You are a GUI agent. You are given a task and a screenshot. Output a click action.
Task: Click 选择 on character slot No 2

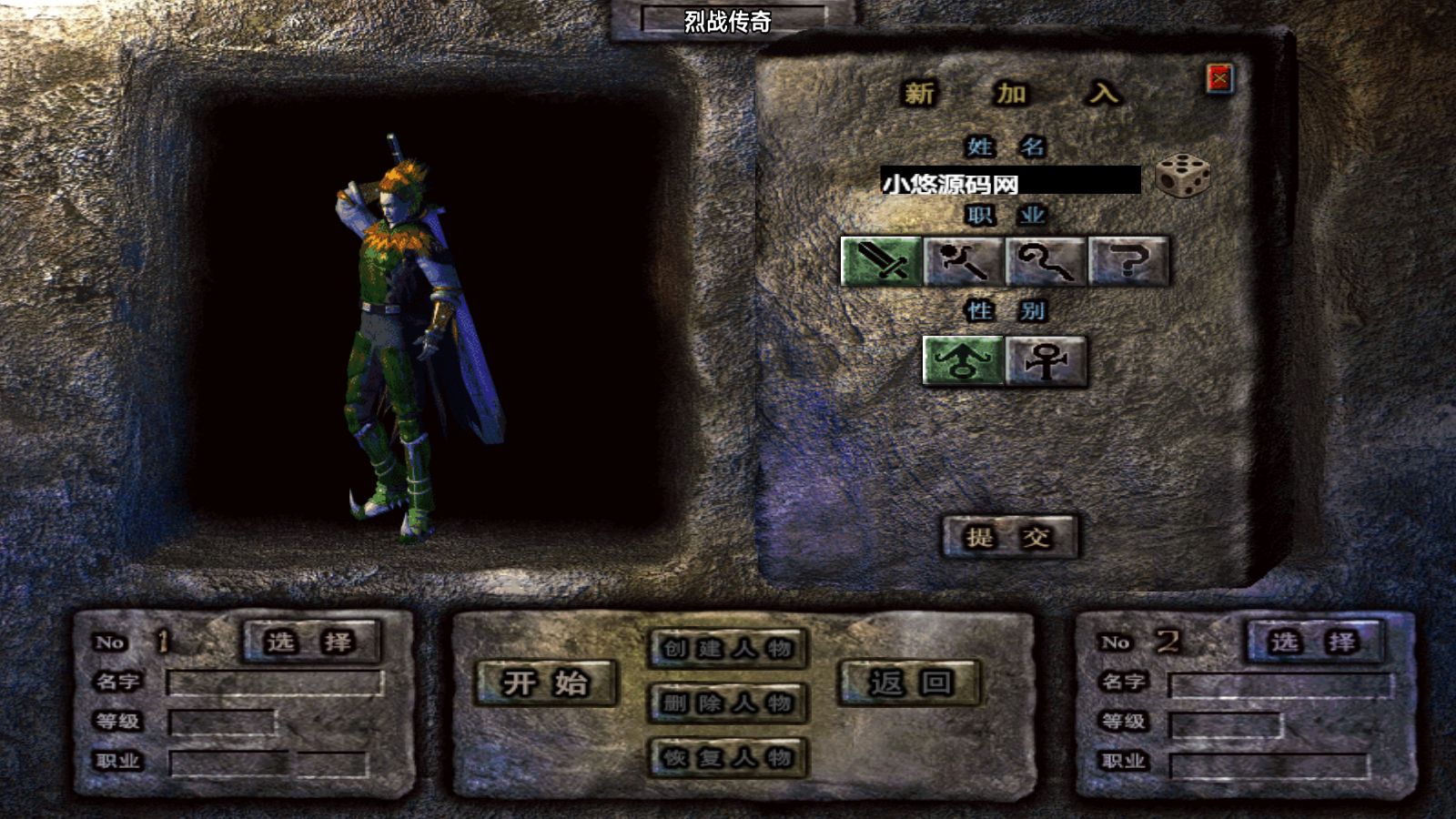point(1315,640)
